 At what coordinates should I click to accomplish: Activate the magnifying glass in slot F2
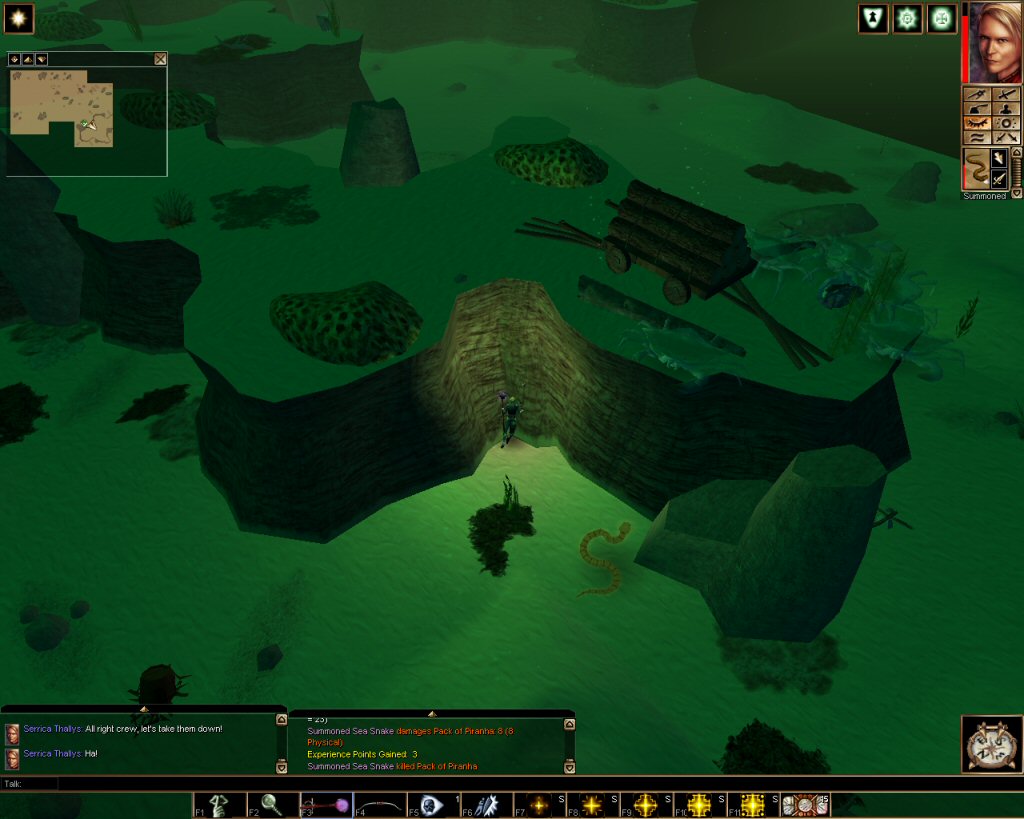(272, 805)
